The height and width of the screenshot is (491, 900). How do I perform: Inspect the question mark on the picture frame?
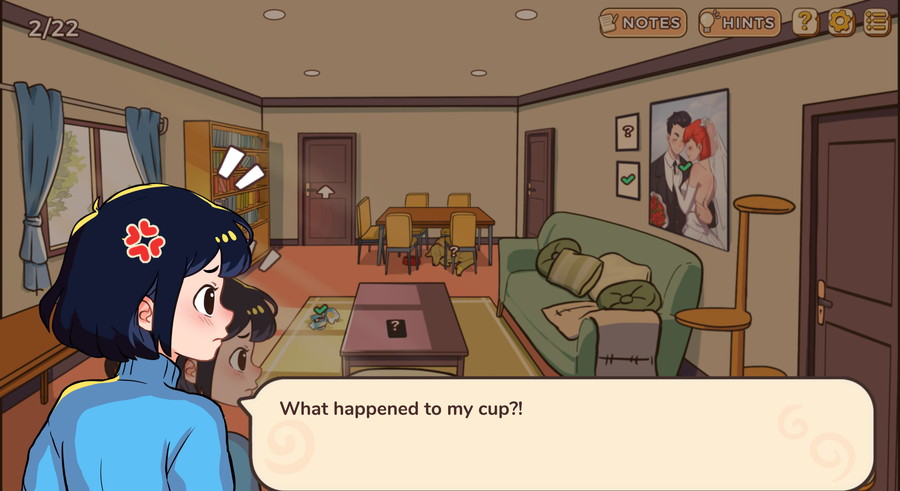627,131
